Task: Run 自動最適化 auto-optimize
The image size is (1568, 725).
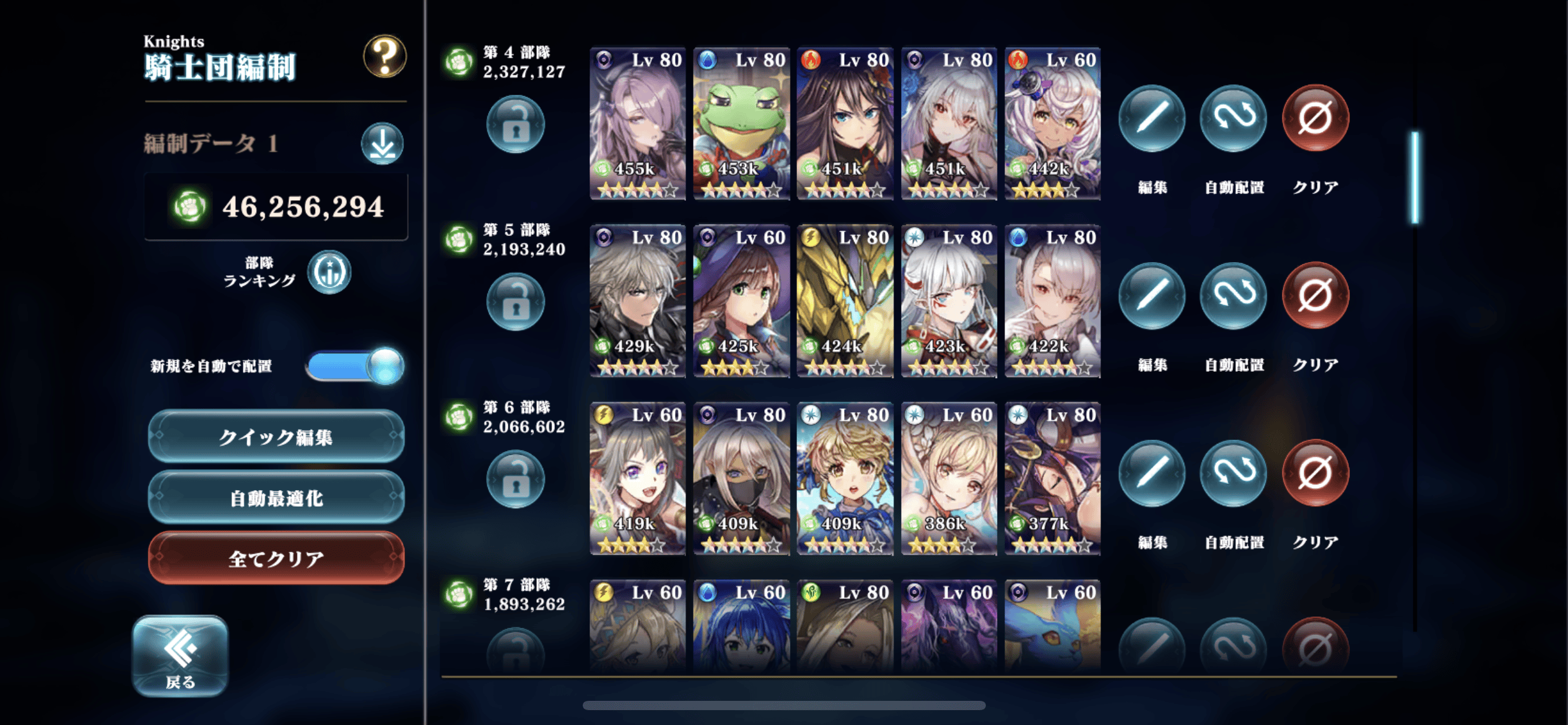Action: point(276,497)
